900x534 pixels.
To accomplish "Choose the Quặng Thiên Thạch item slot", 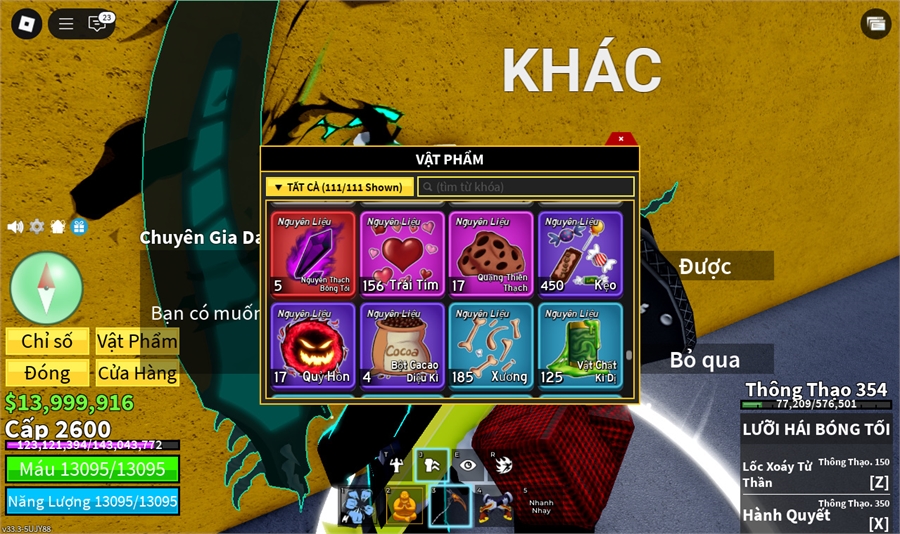I will [491, 253].
